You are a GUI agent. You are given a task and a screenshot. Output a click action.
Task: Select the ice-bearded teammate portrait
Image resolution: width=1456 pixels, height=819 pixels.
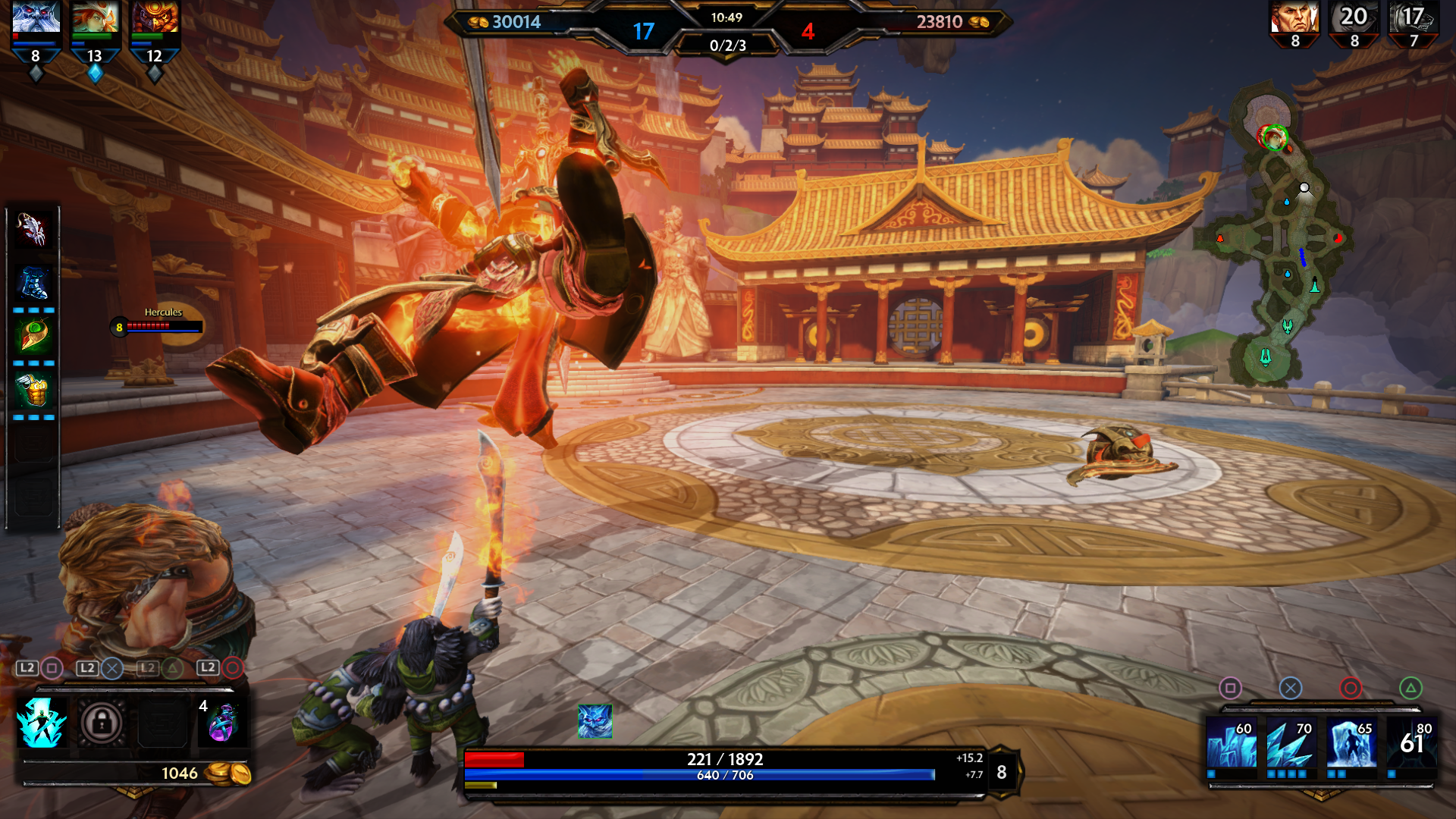(x=36, y=17)
